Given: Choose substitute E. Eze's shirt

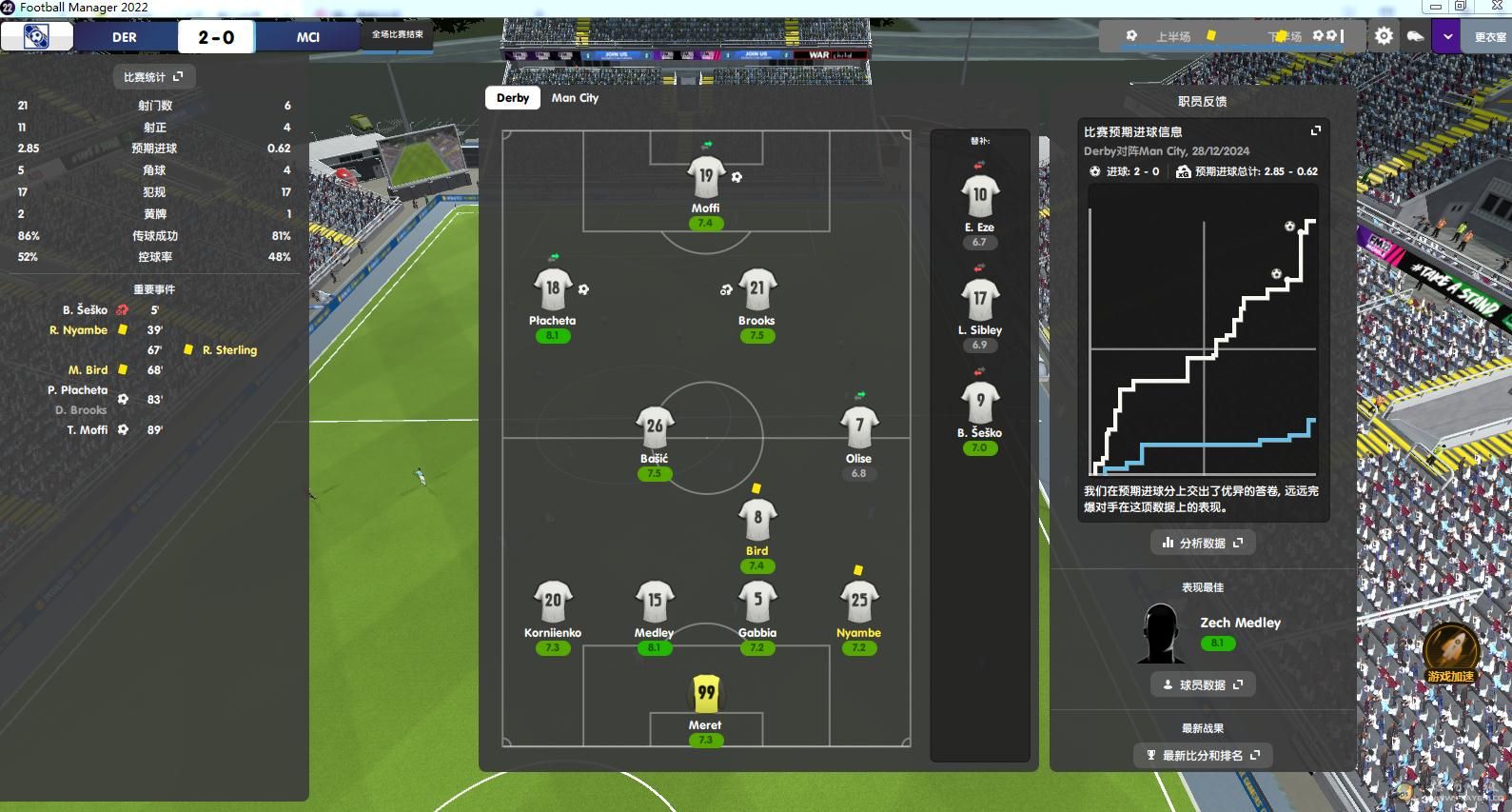Looking at the screenshot, I should click(x=979, y=196).
